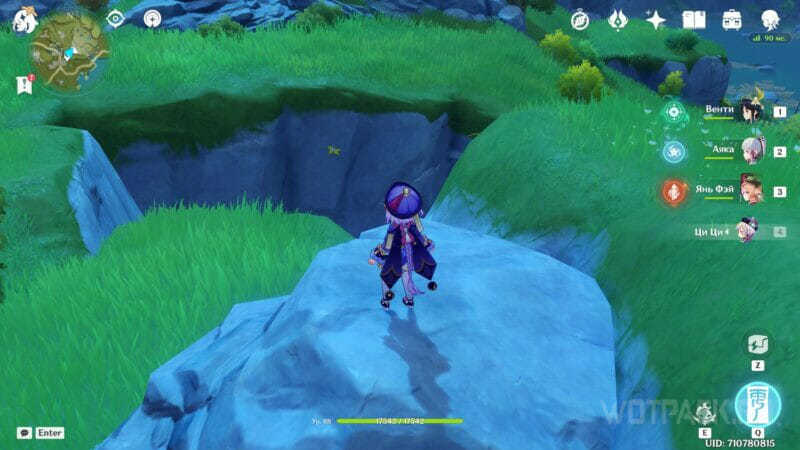Open the character head icon above ping
This screenshot has height=450, width=800.
pos(770,20)
